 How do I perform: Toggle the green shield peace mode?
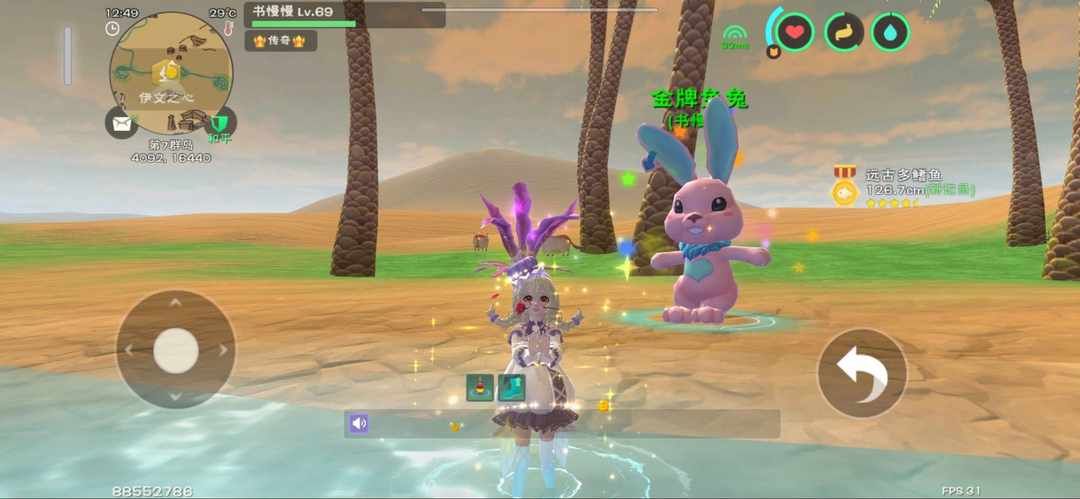tap(221, 123)
